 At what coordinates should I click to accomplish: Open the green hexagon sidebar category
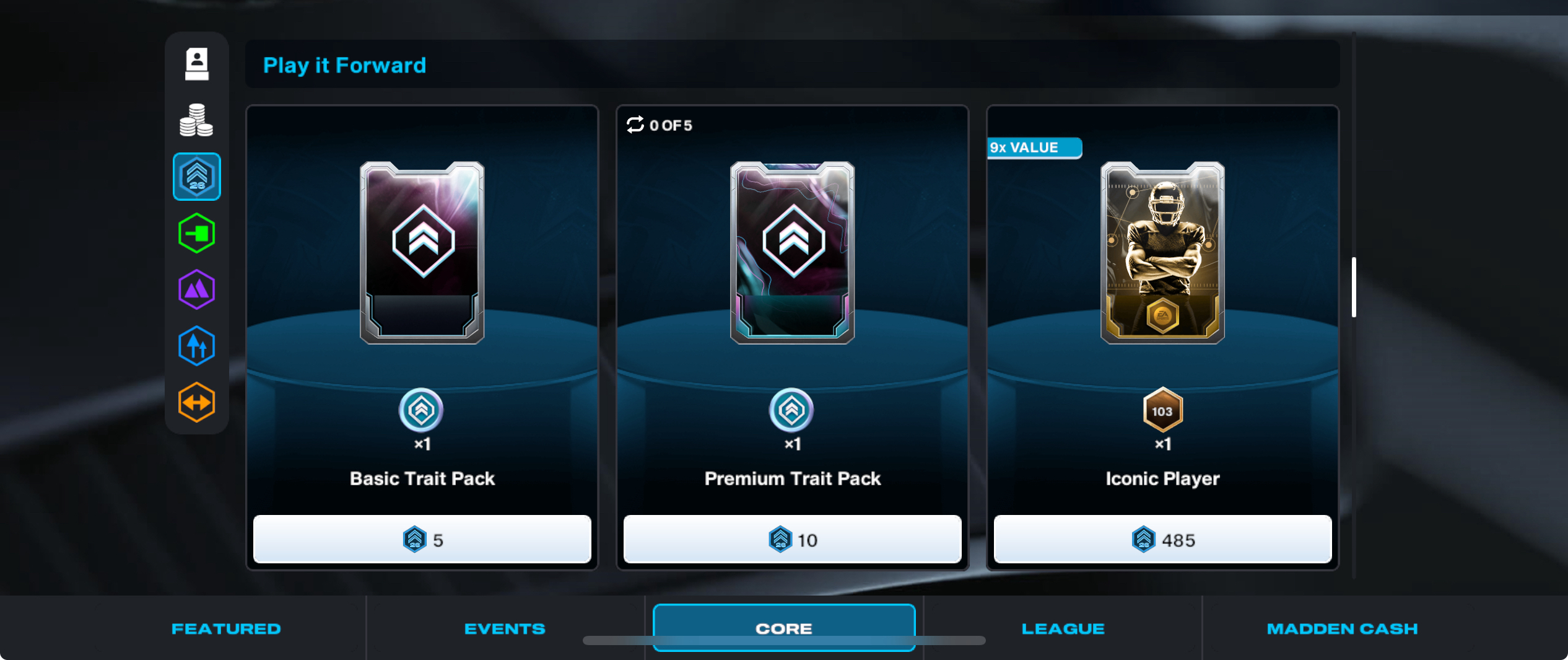coord(197,233)
